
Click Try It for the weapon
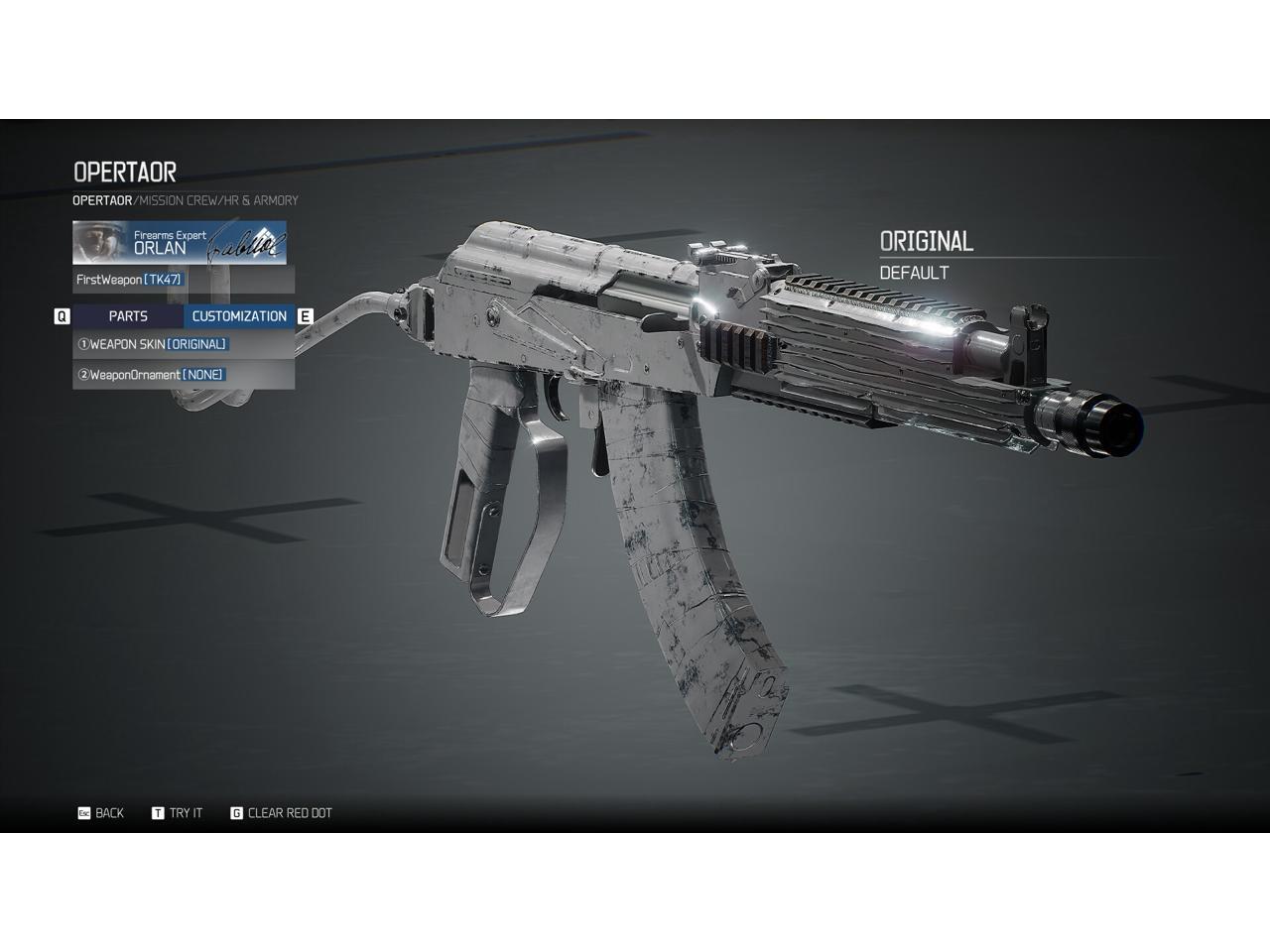(x=178, y=813)
